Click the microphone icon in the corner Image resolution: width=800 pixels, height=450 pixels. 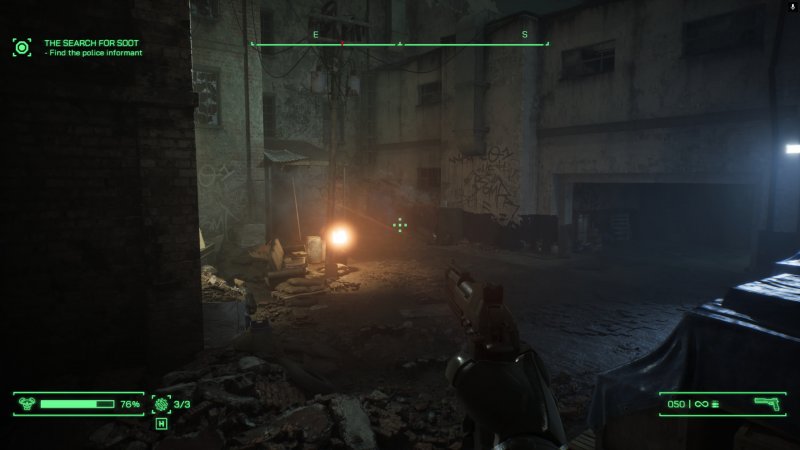pyautogui.click(x=792, y=6)
